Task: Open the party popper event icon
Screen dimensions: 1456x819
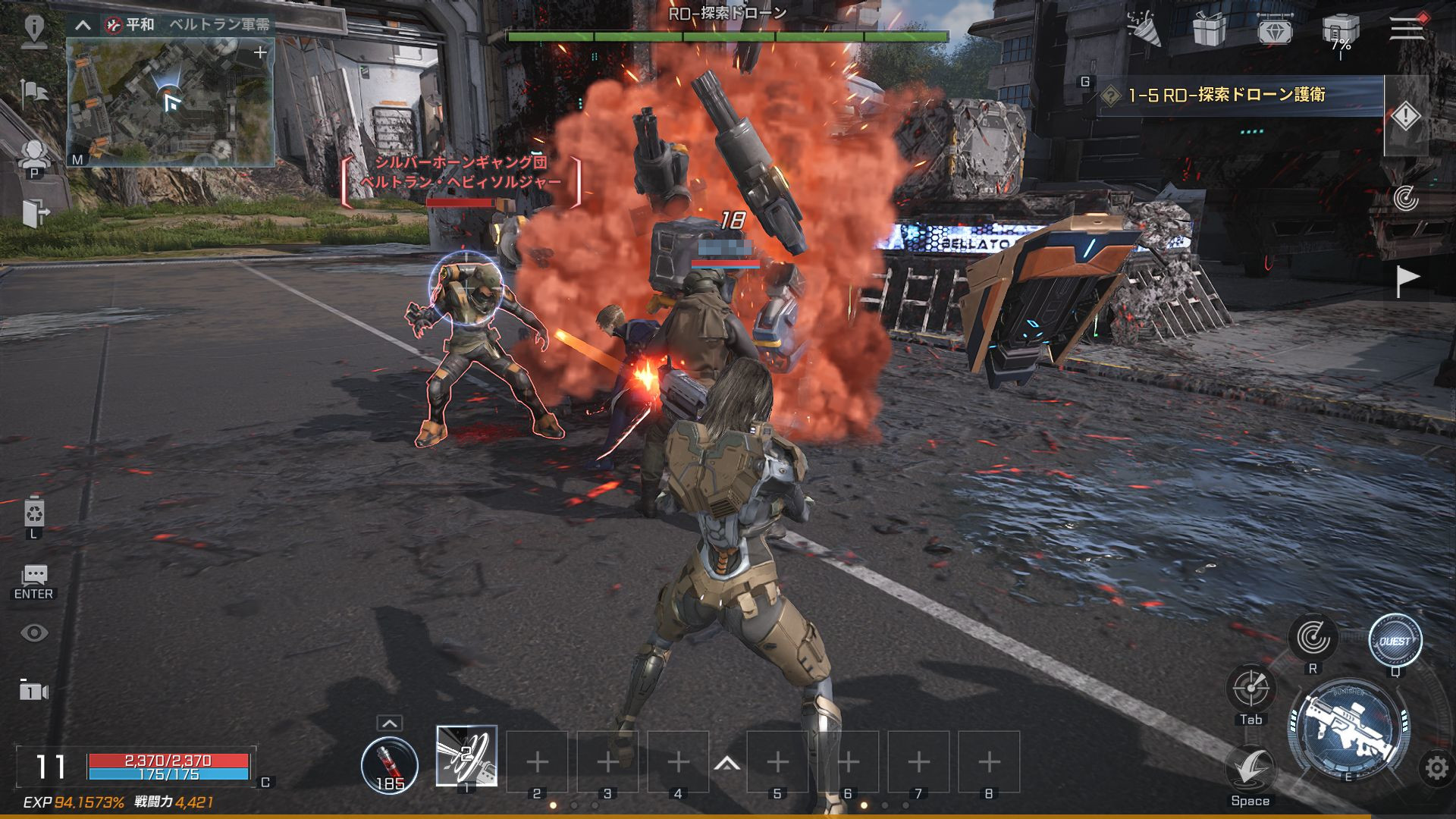Action: (x=1144, y=29)
